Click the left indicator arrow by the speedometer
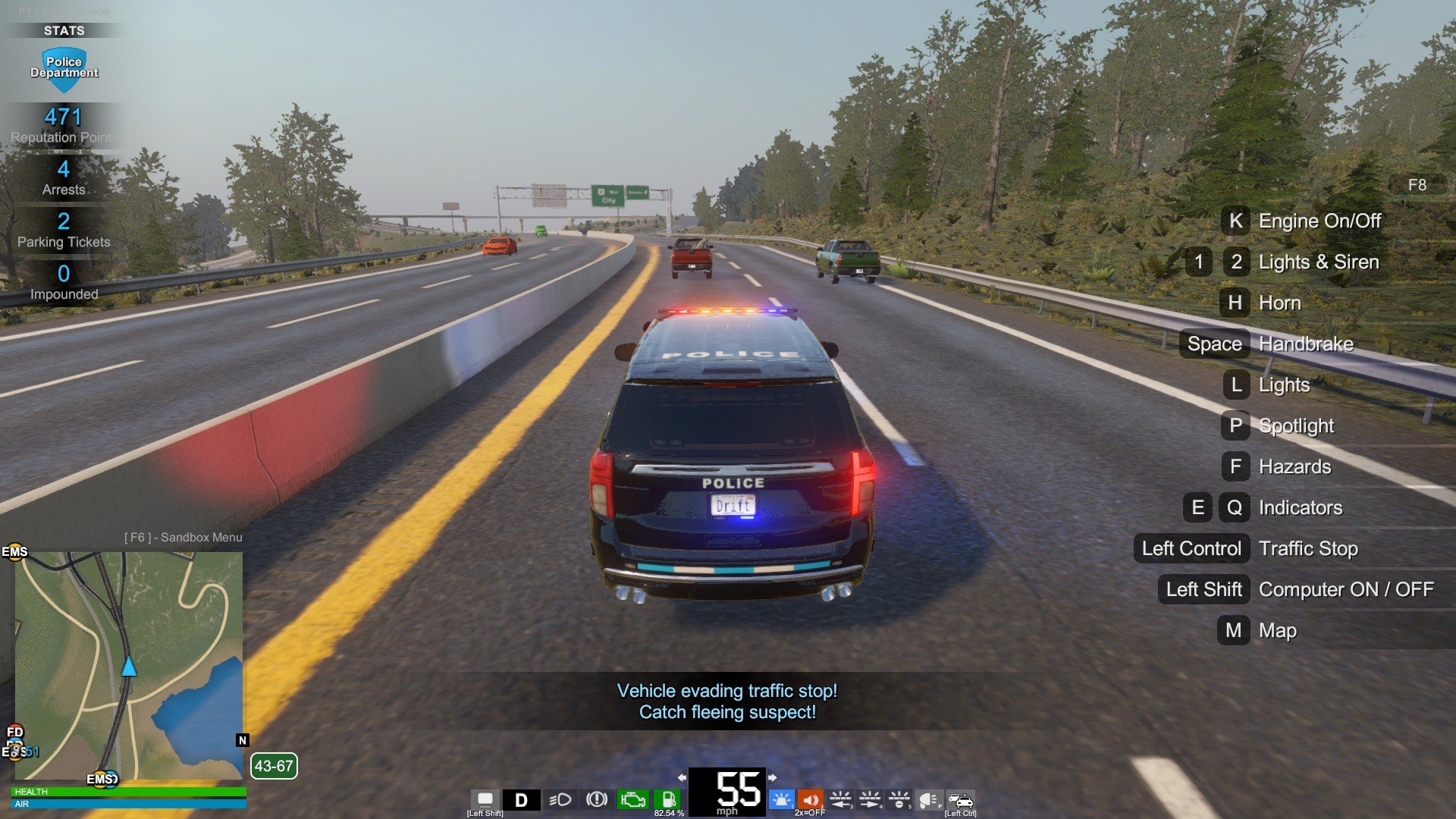1456x819 pixels. pos(682,777)
